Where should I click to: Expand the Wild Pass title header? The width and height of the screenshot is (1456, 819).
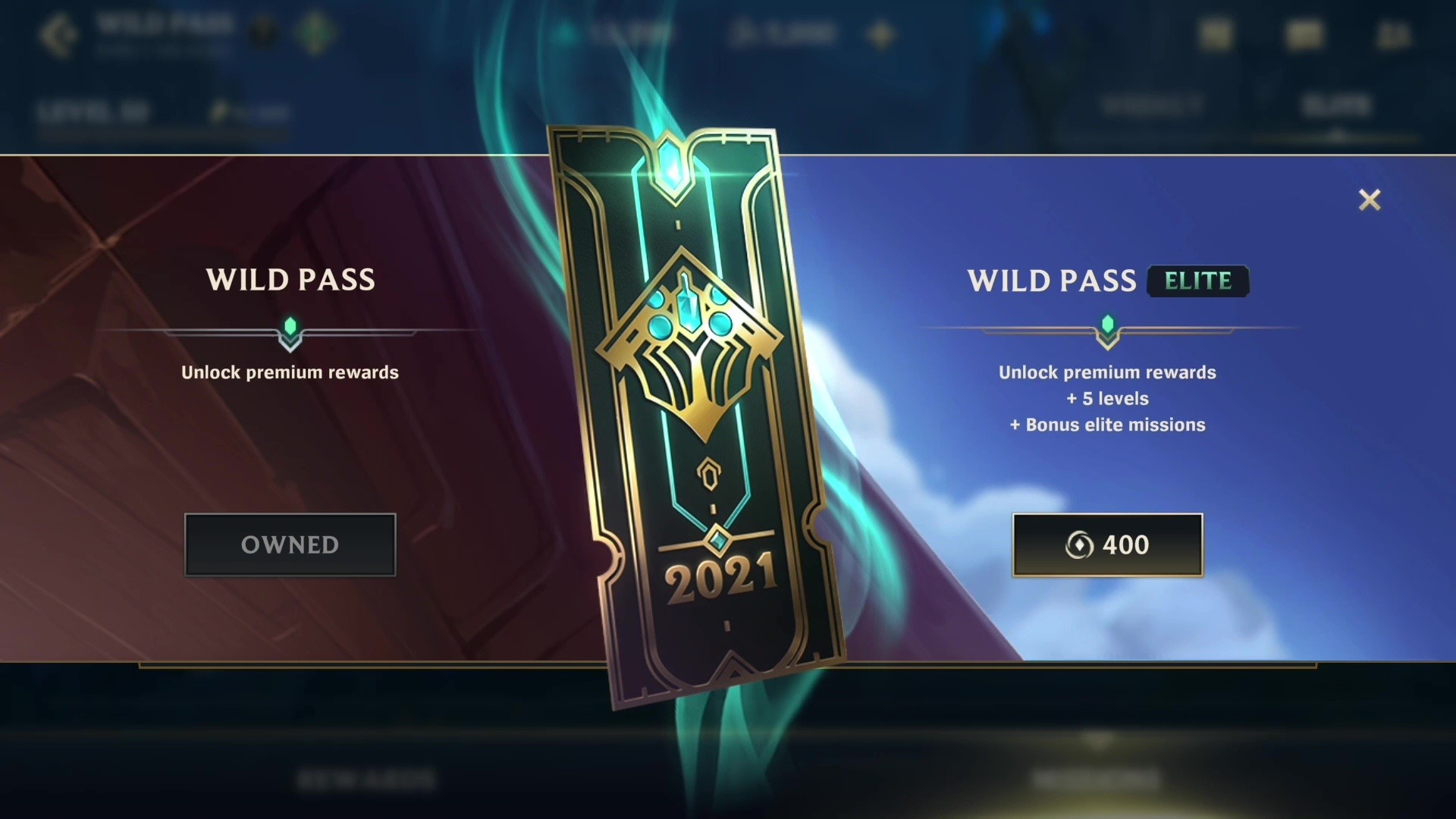[x=163, y=23]
